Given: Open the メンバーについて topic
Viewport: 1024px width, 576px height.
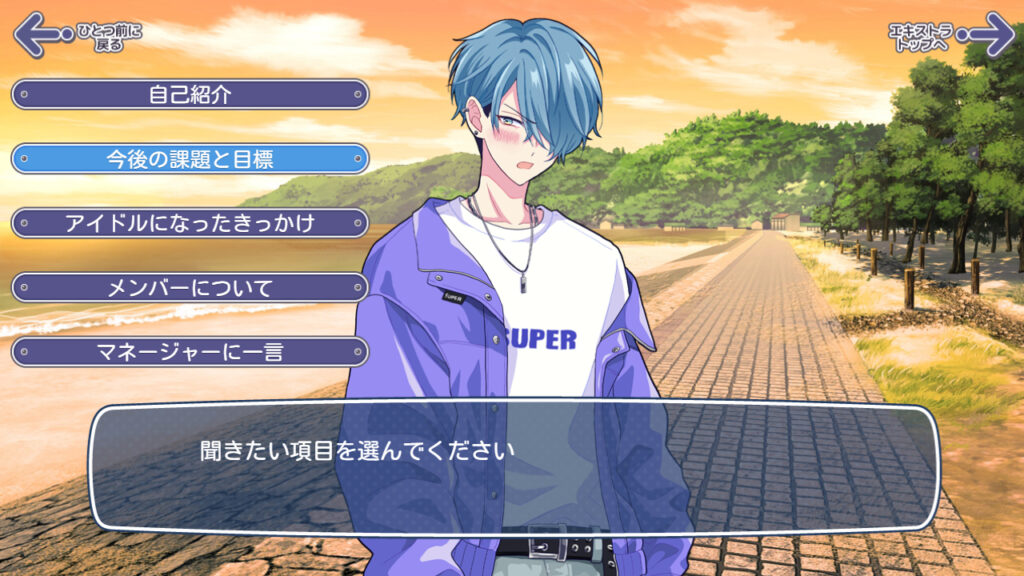Looking at the screenshot, I should pyautogui.click(x=190, y=288).
